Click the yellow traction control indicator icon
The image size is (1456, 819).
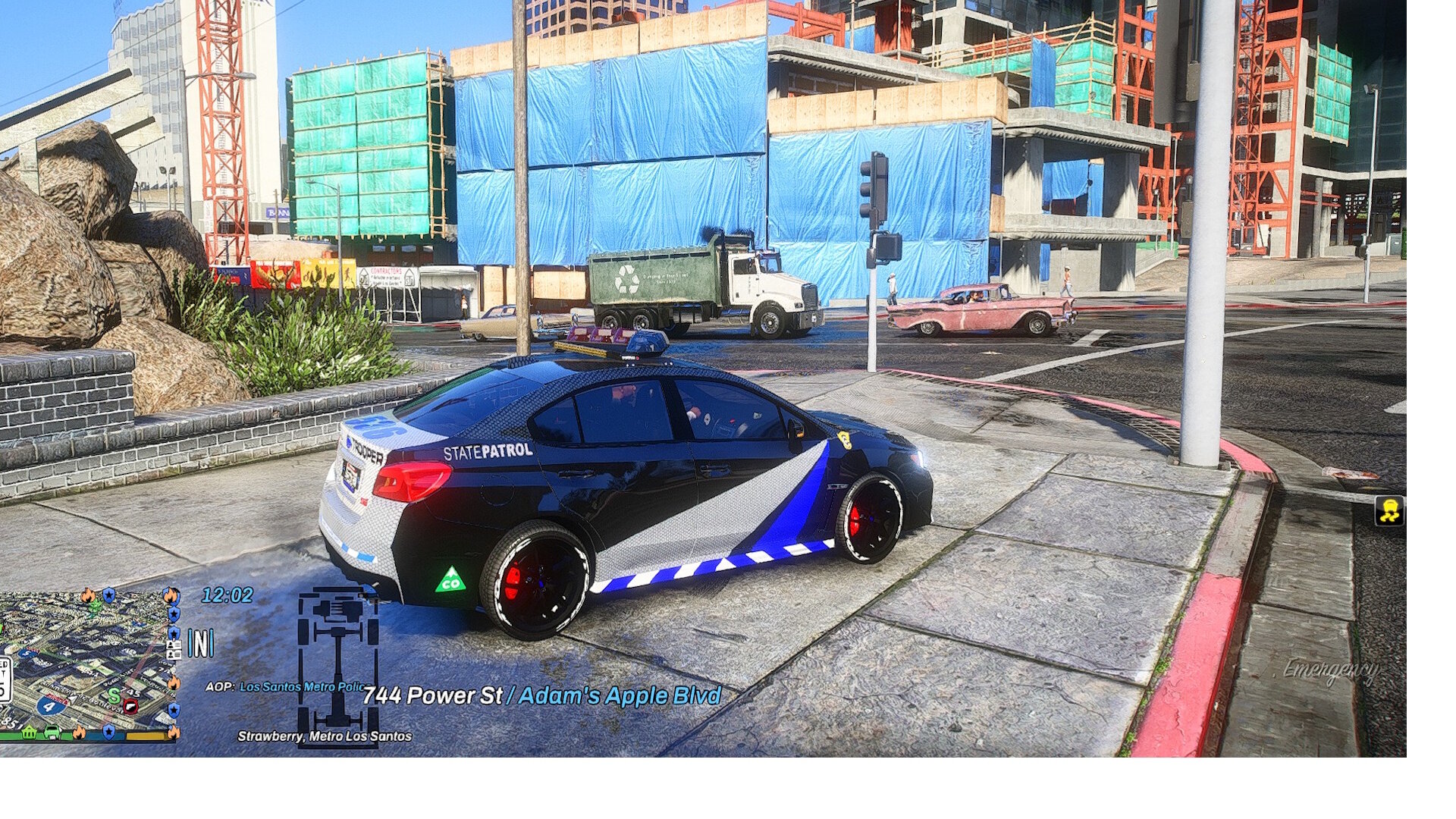pos(1389,511)
